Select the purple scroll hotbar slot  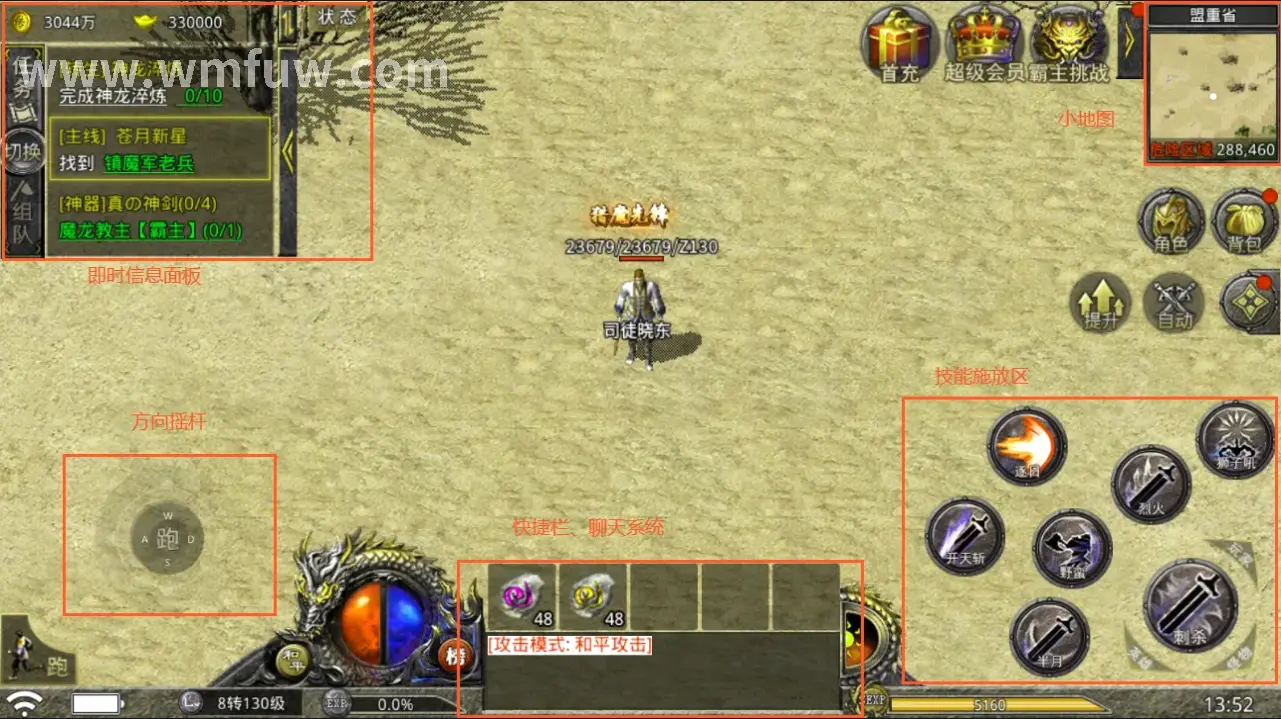pyautogui.click(x=521, y=597)
